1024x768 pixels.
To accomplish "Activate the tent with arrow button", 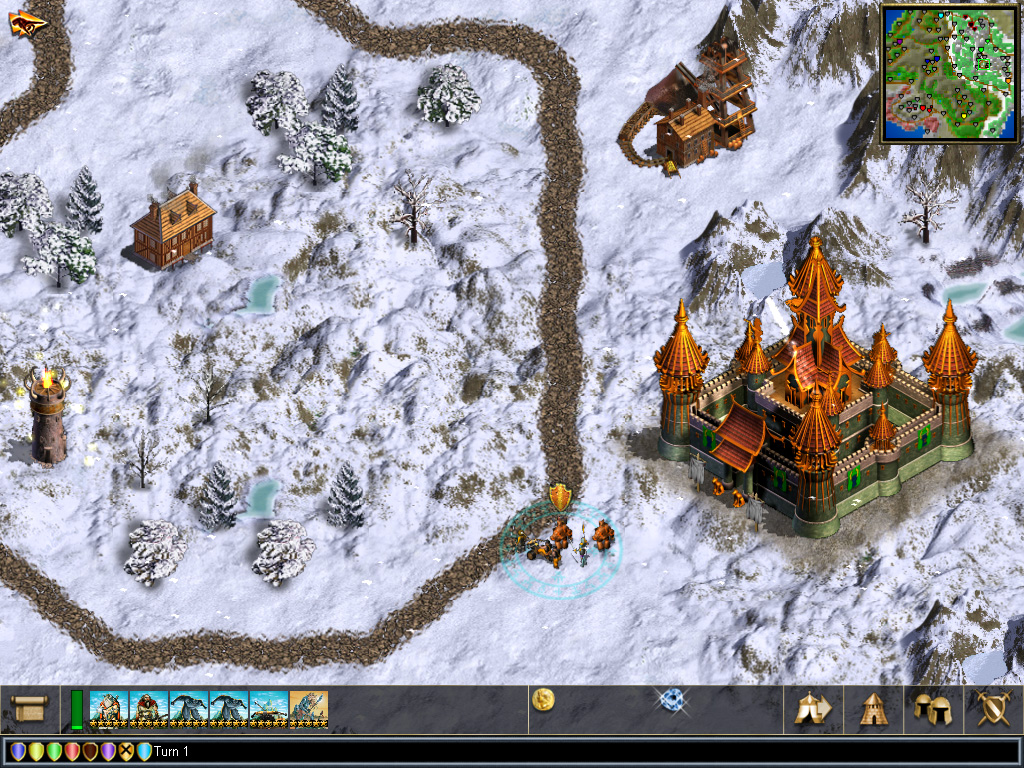I will 813,709.
